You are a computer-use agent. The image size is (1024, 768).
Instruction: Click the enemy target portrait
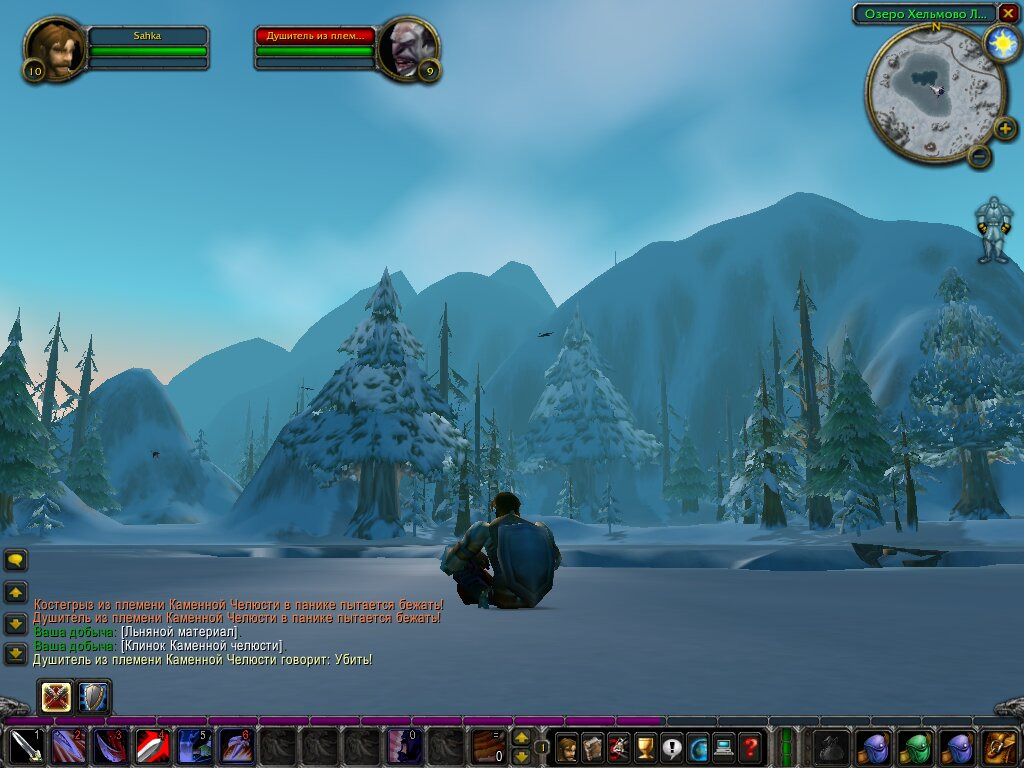(407, 48)
